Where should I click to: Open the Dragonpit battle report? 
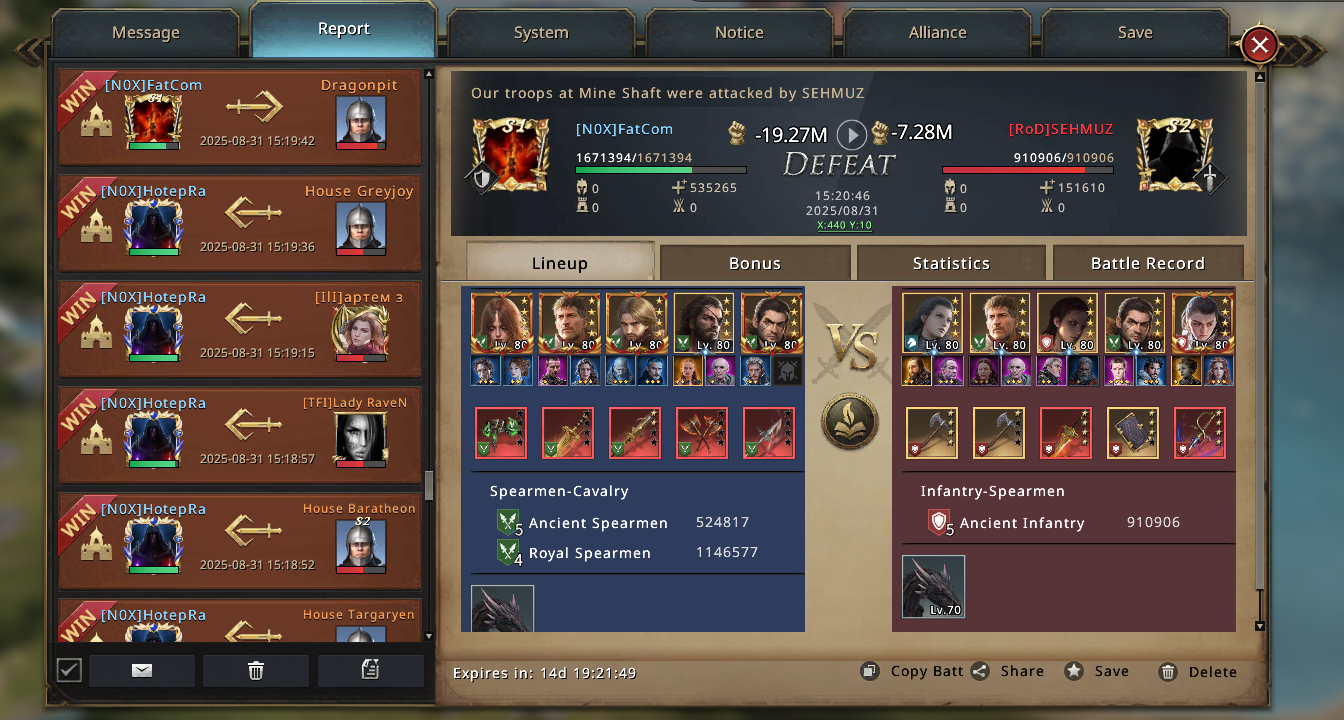click(240, 117)
